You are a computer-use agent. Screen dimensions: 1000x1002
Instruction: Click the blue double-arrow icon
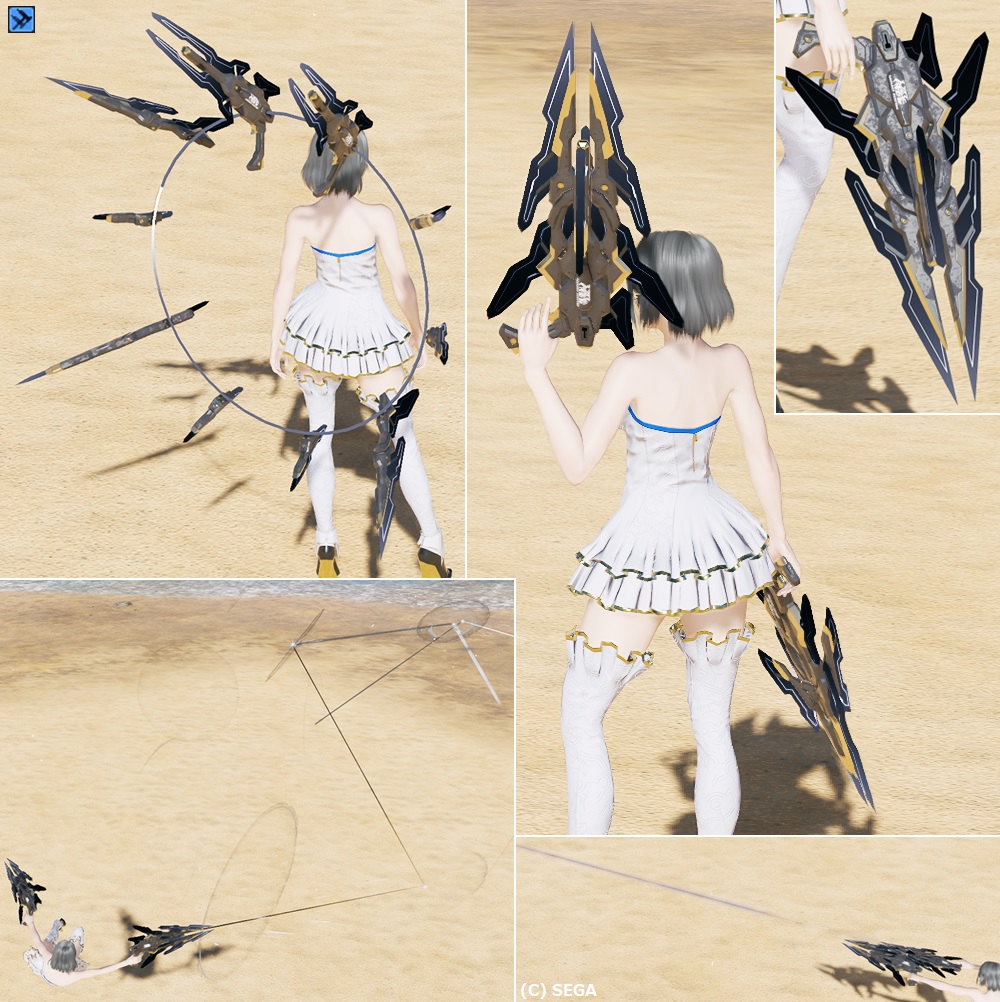(21, 19)
